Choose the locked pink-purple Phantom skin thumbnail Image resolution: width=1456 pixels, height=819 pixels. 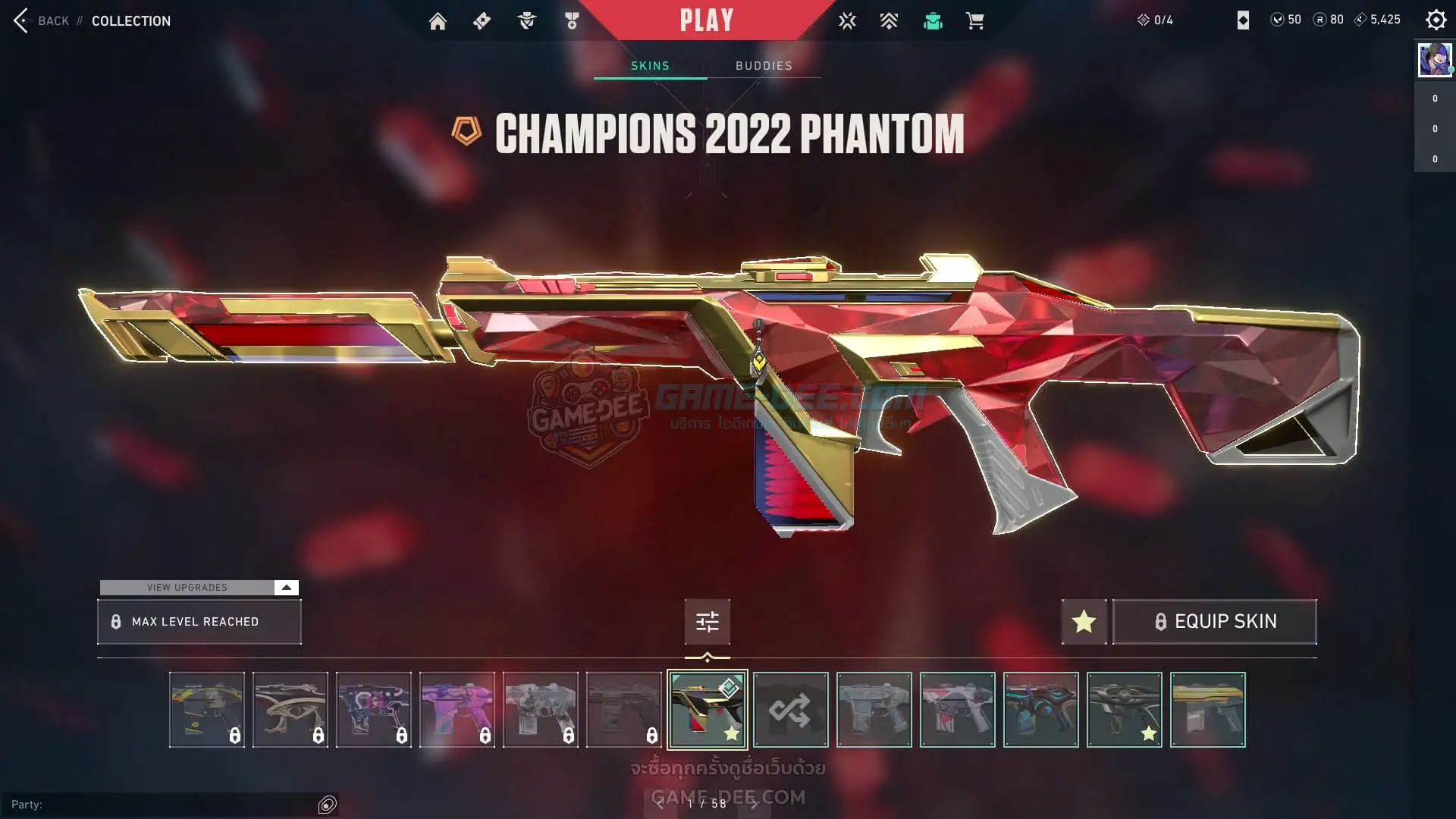pyautogui.click(x=457, y=710)
